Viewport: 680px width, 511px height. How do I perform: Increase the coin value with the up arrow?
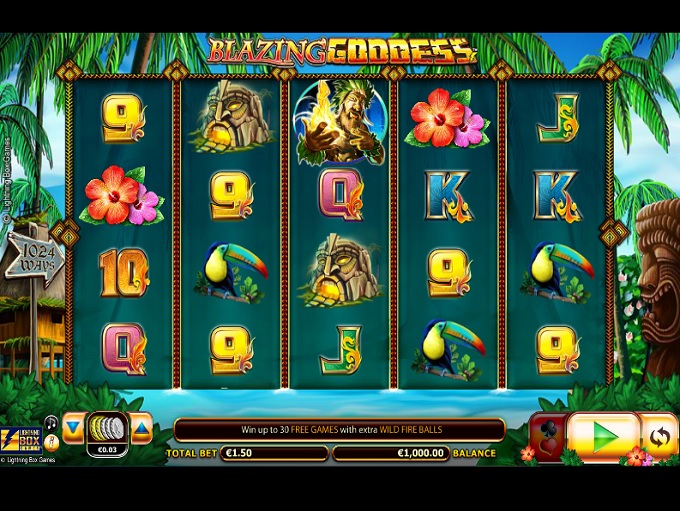point(141,428)
